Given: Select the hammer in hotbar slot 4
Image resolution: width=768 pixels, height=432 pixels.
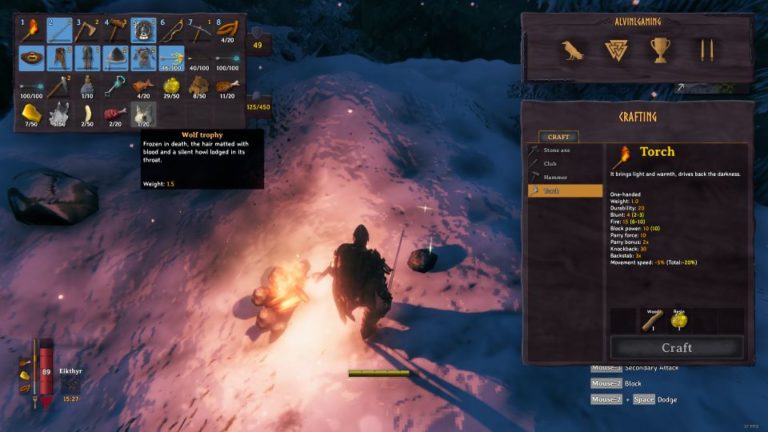Looking at the screenshot, I should pyautogui.click(x=116, y=30).
